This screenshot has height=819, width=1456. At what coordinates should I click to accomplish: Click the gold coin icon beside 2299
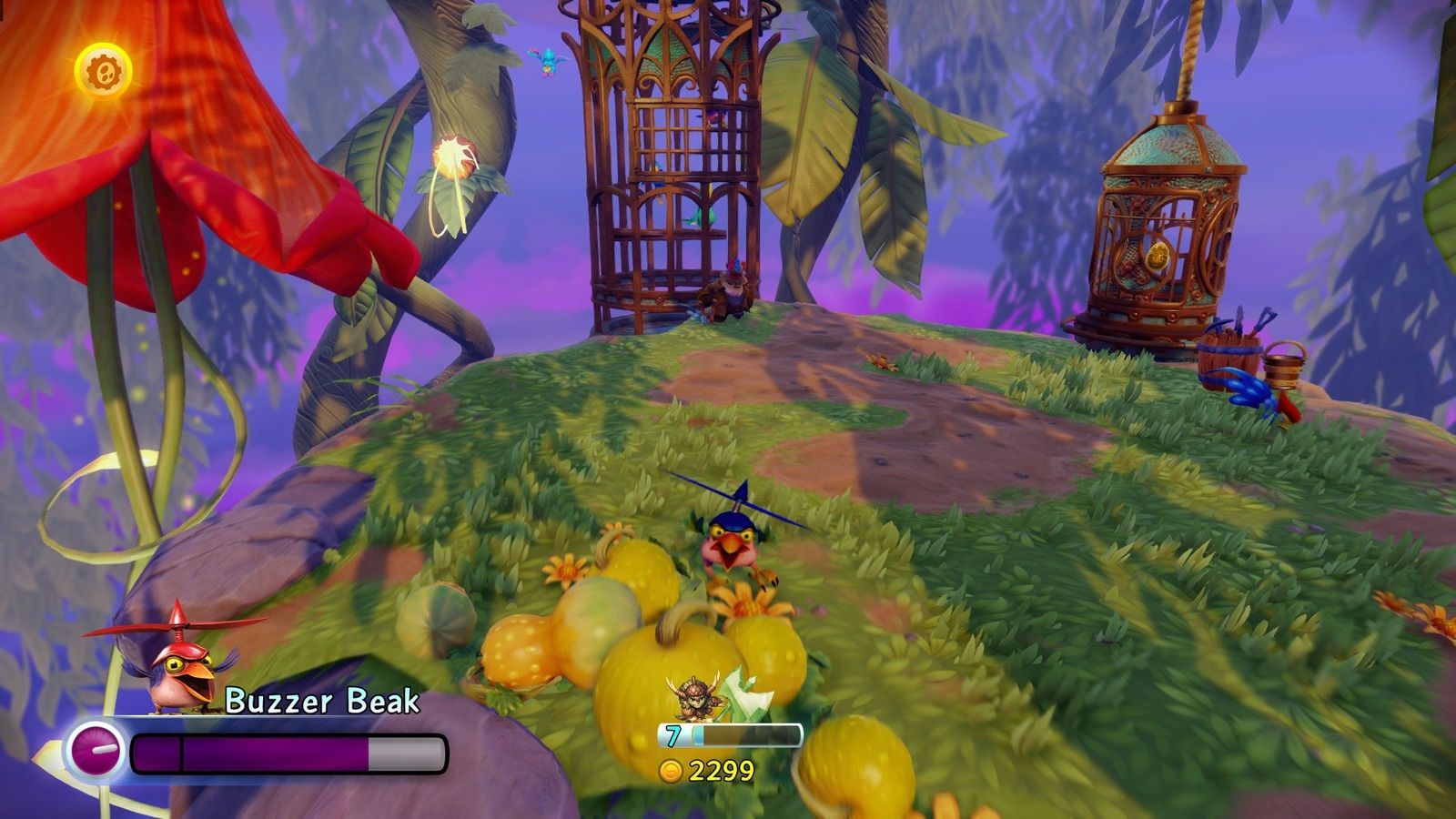(670, 770)
